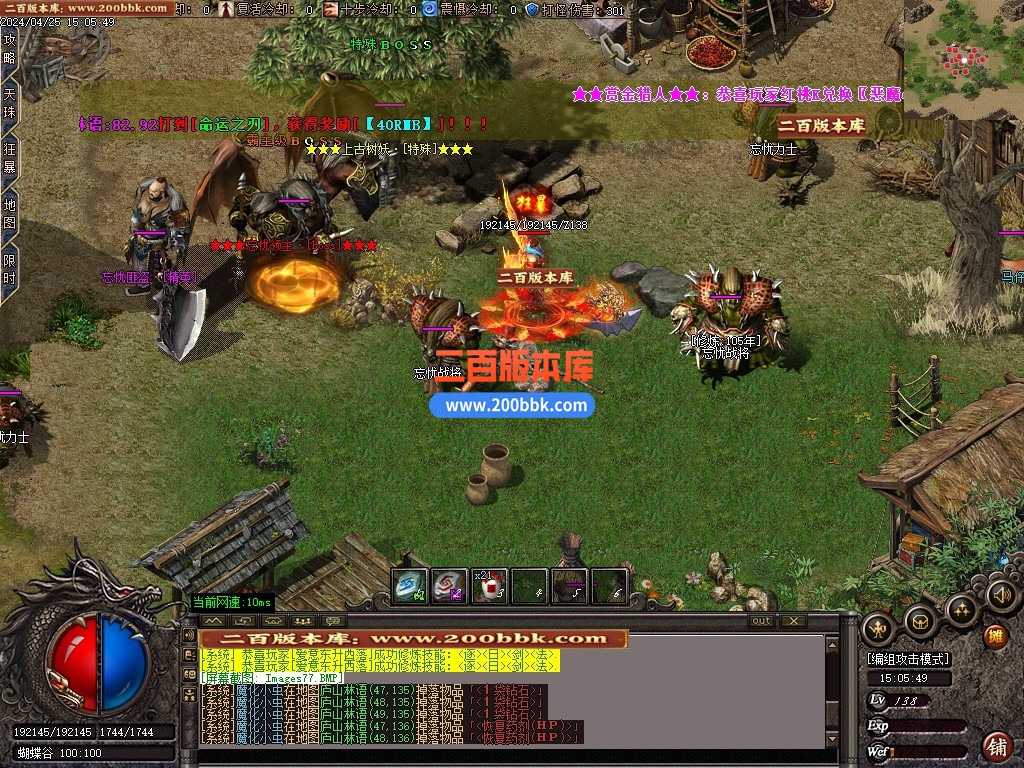Viewport: 1024px width, 768px height.
Task: Close the chat panel with X
Action: (793, 621)
